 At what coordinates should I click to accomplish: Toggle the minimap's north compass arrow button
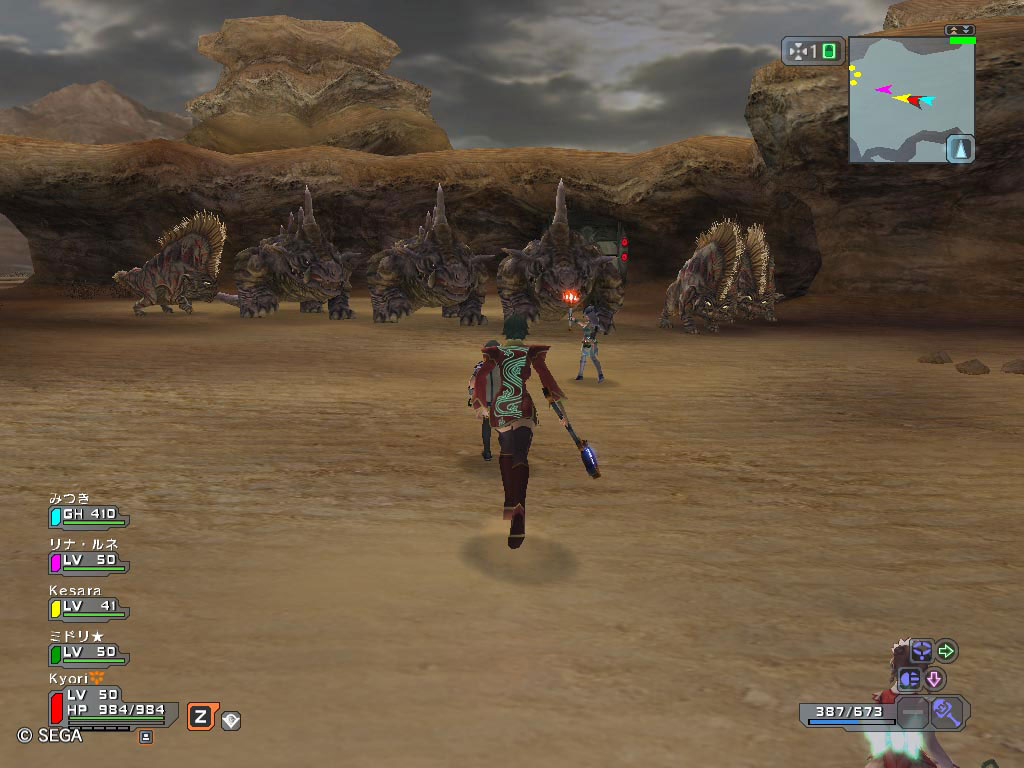point(960,149)
